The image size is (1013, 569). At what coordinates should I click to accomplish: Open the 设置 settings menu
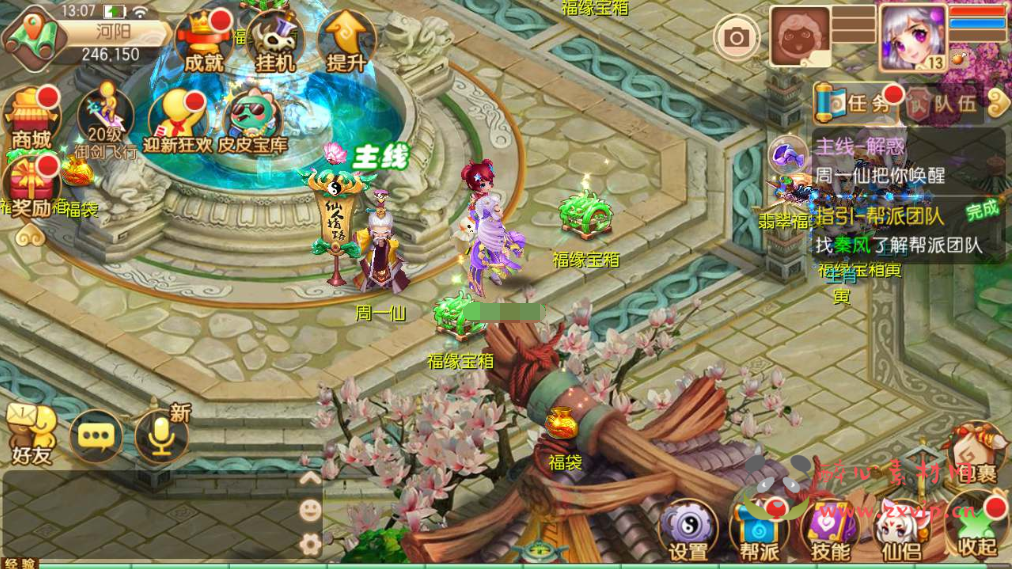(688, 528)
